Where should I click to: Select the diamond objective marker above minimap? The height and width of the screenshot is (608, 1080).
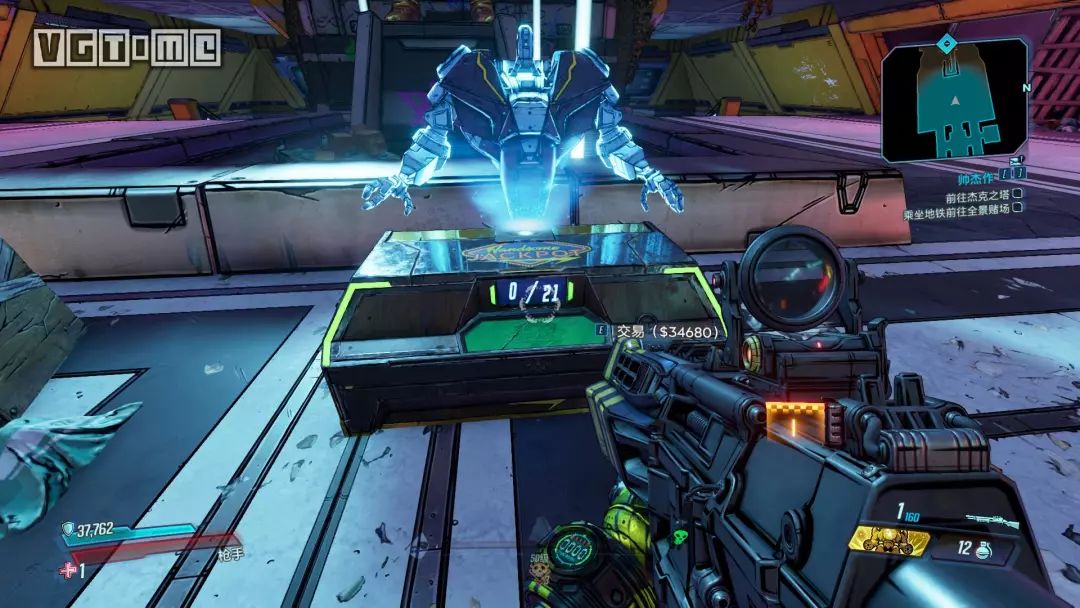pos(945,42)
